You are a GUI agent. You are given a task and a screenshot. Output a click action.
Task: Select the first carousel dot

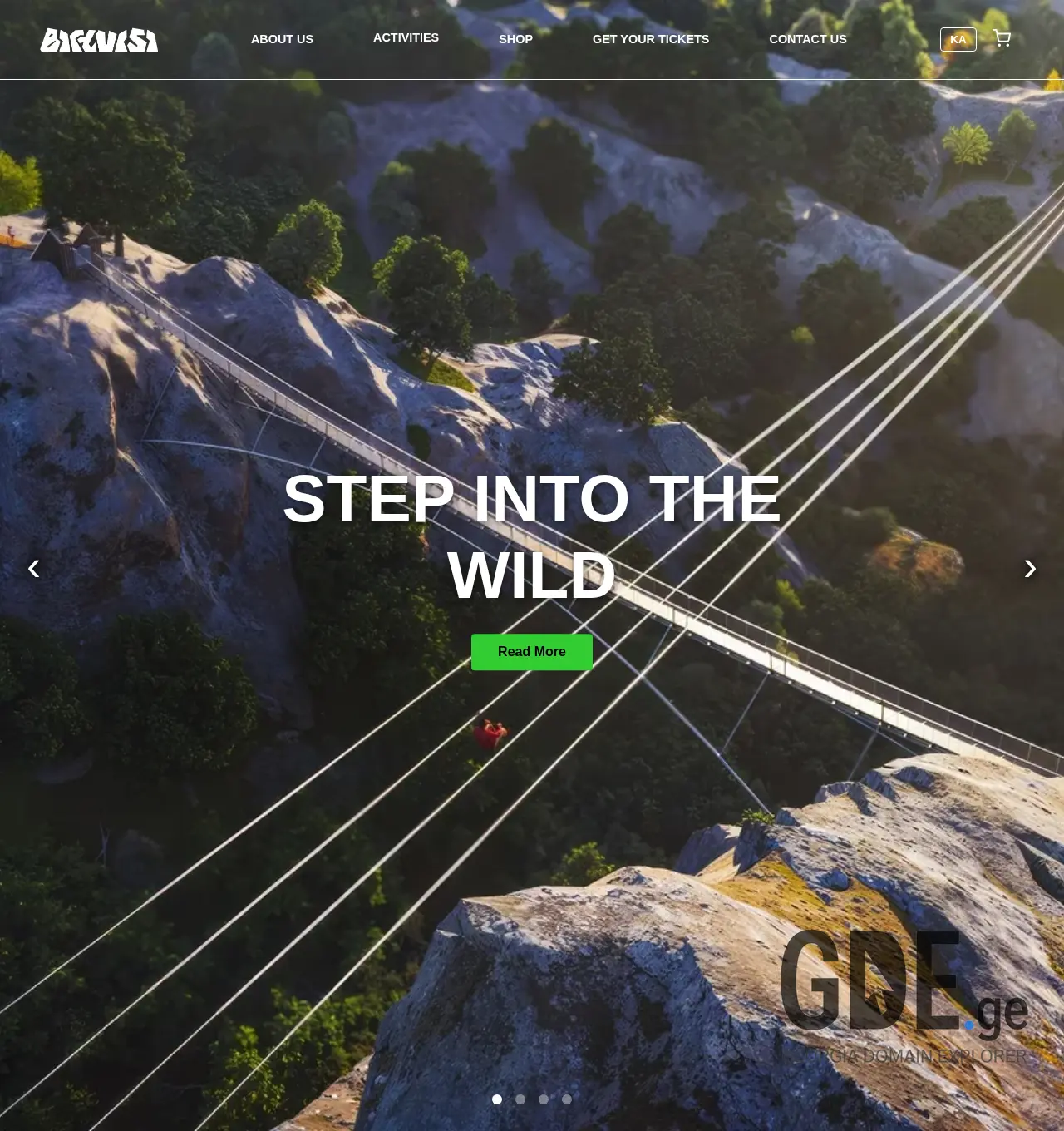[x=497, y=1099]
